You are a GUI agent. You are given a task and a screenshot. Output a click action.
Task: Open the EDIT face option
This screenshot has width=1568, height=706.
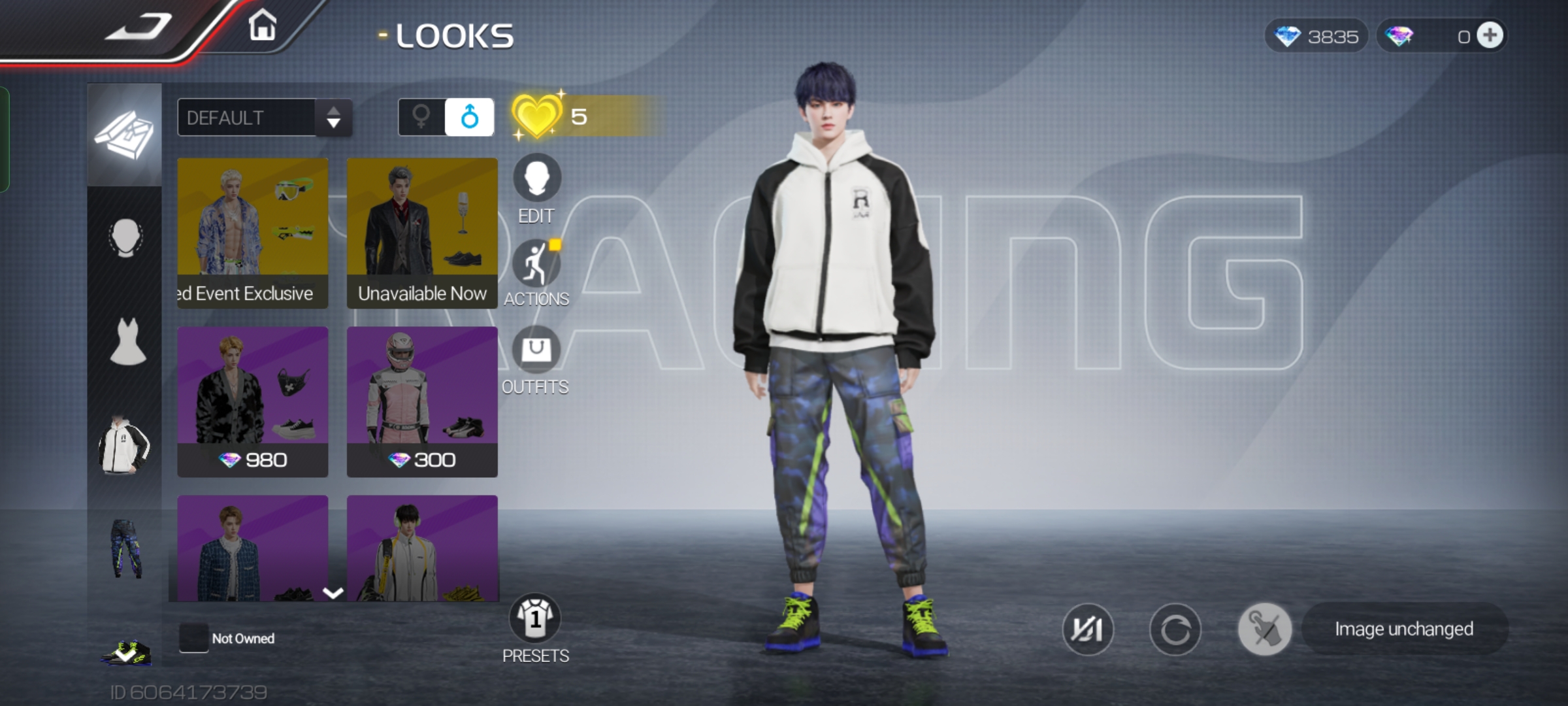coord(536,178)
